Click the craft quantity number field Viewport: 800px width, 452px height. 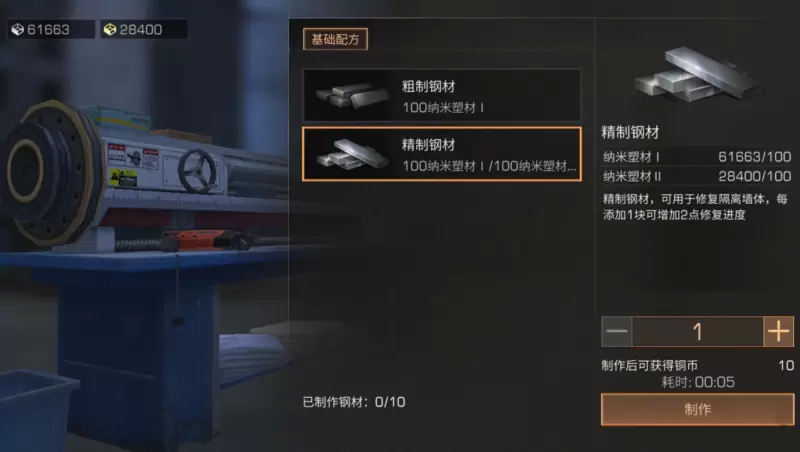[x=697, y=331]
